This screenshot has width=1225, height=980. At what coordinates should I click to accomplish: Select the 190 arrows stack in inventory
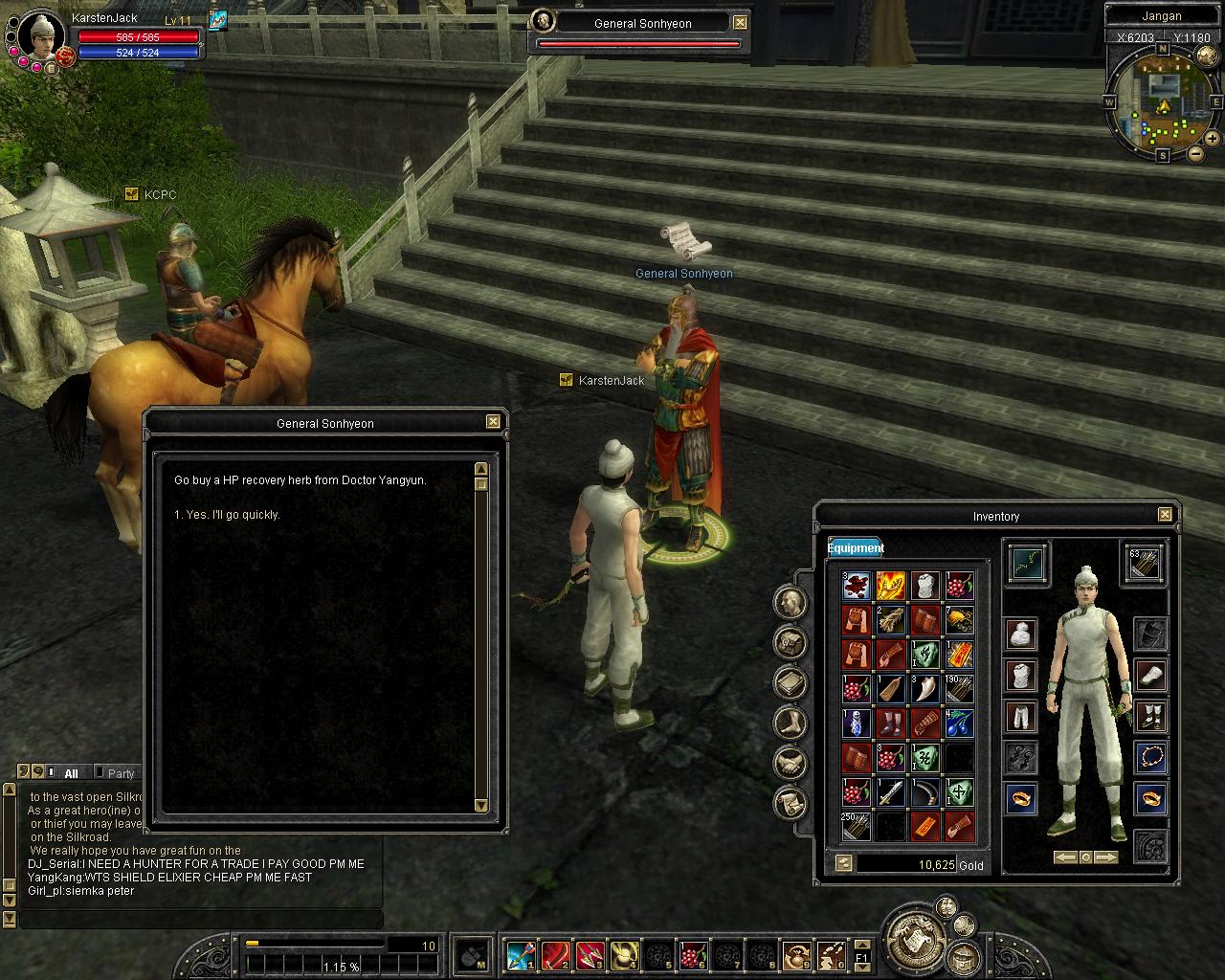coord(960,689)
